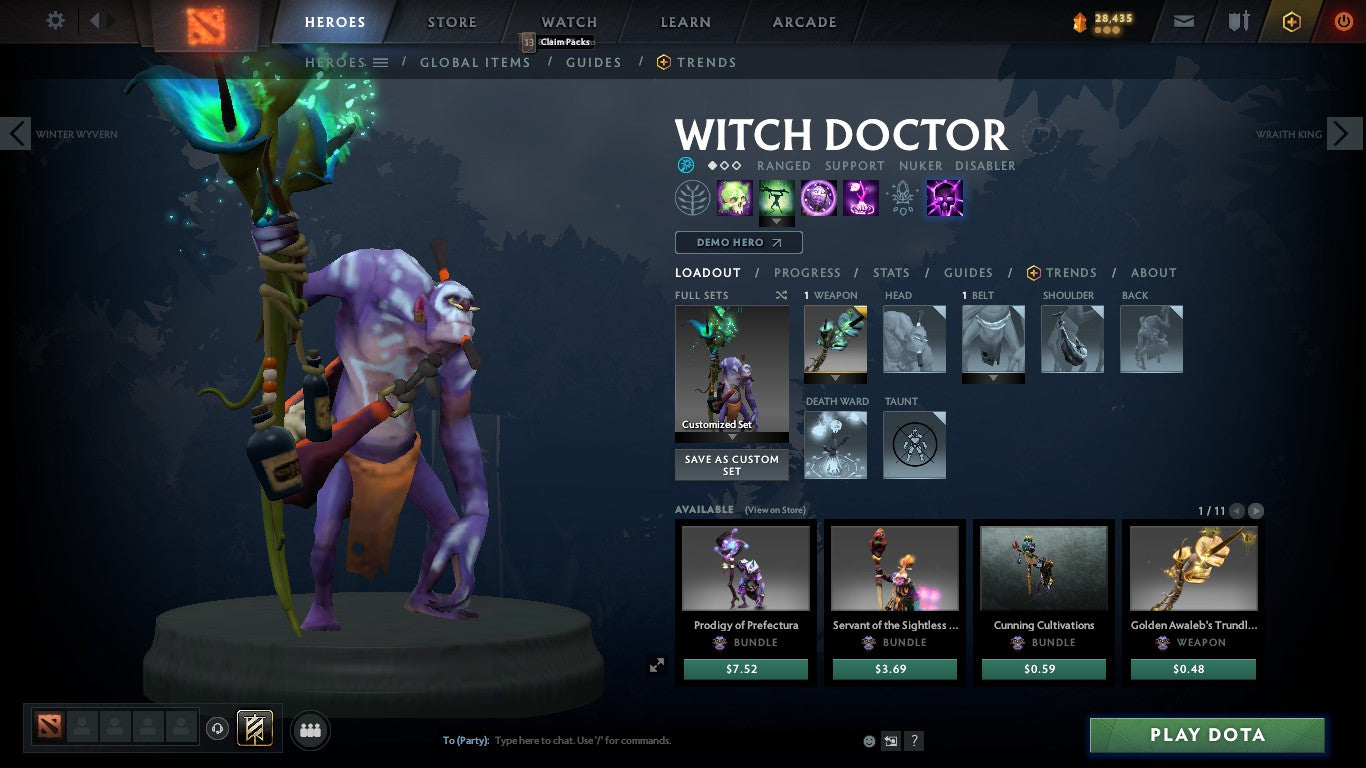
Task: Expand the loadout preview with the diagonal arrows
Action: pos(657,664)
